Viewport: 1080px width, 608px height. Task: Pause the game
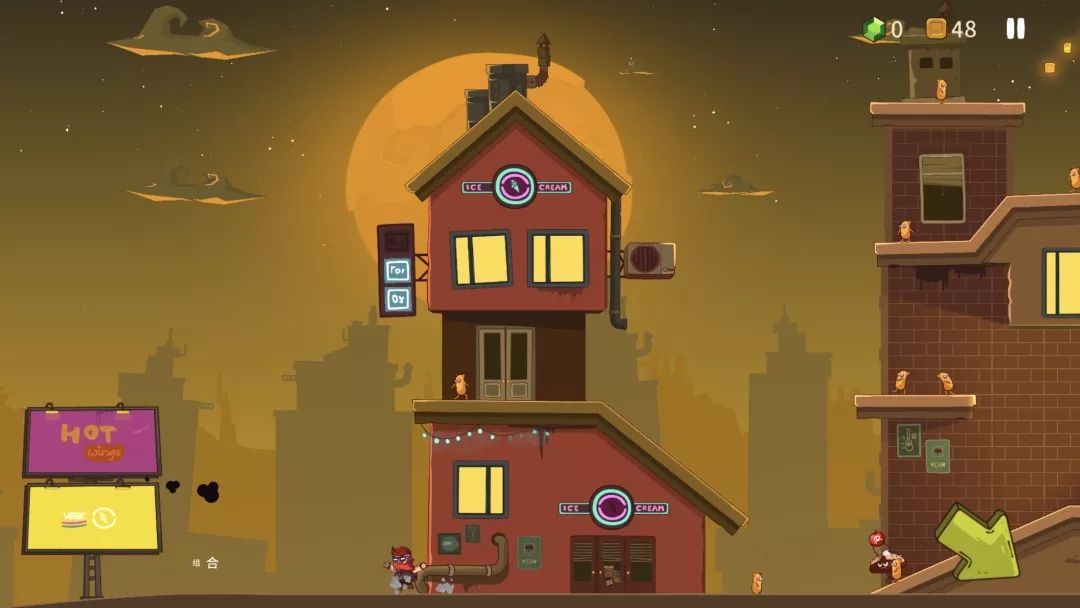tap(1015, 29)
